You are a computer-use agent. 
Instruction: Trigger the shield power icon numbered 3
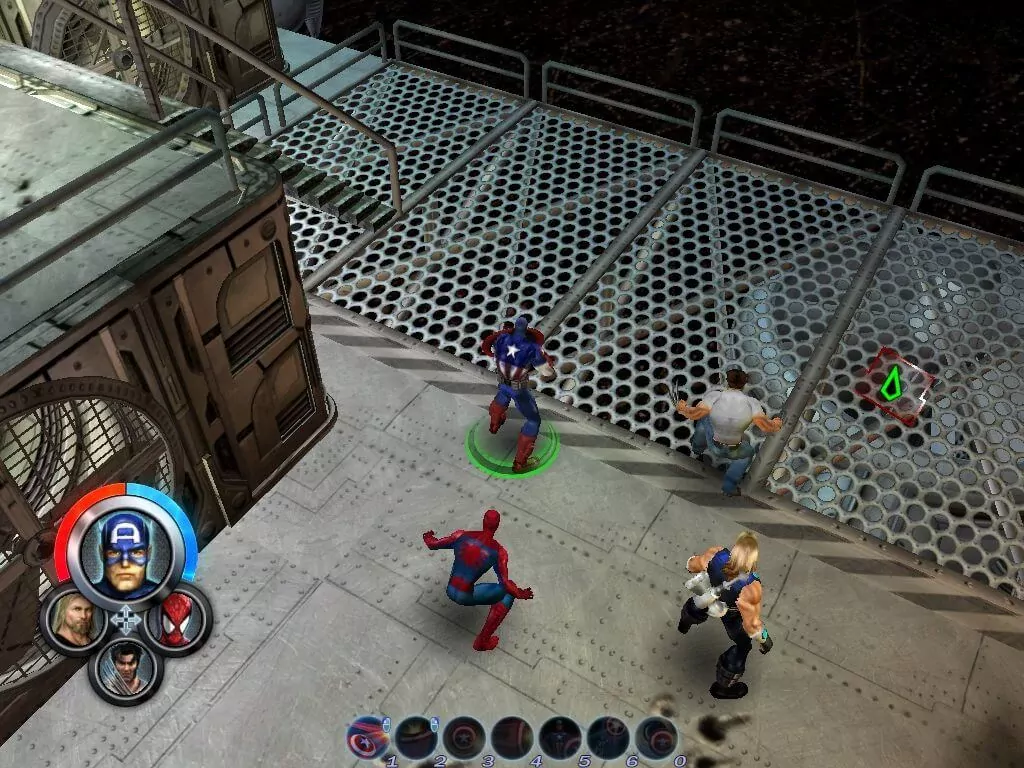click(464, 738)
